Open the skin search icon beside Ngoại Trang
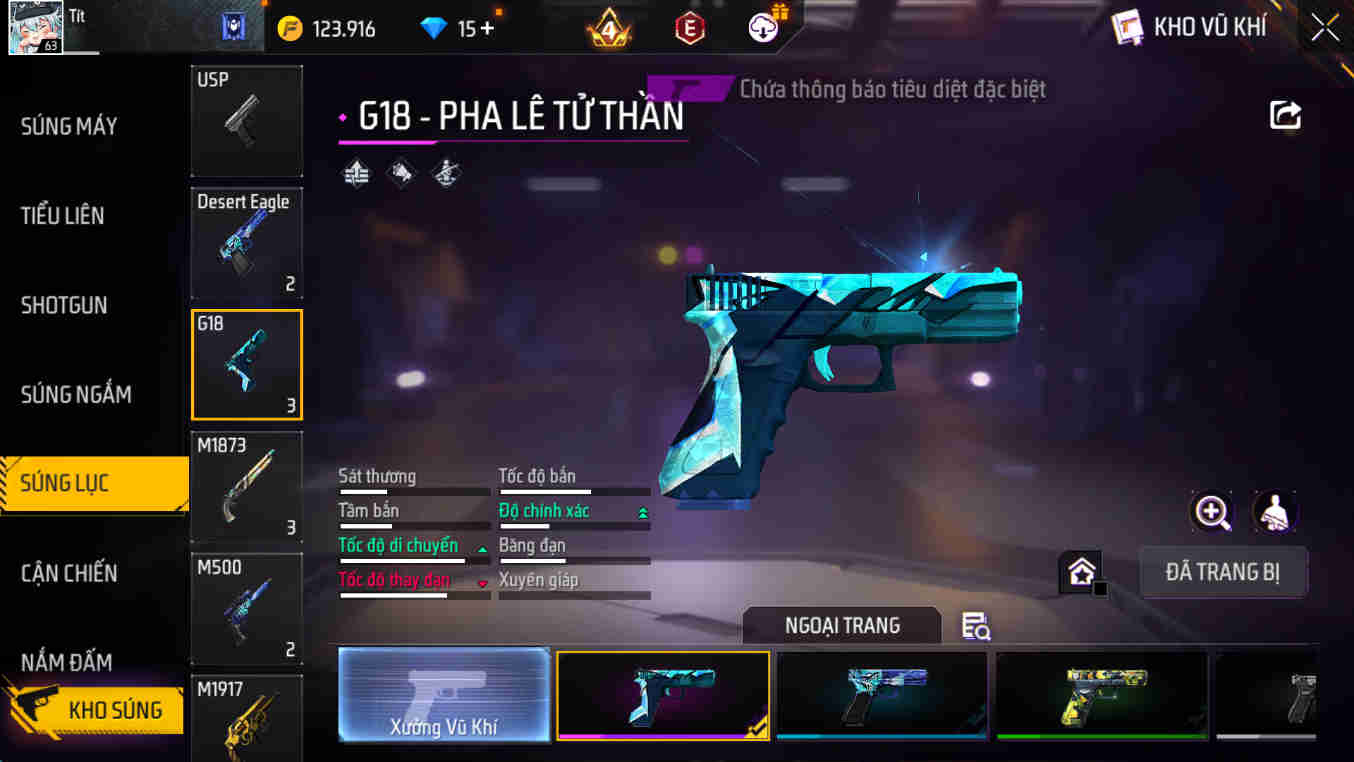Viewport: 1354px width, 762px height. pyautogui.click(x=973, y=625)
